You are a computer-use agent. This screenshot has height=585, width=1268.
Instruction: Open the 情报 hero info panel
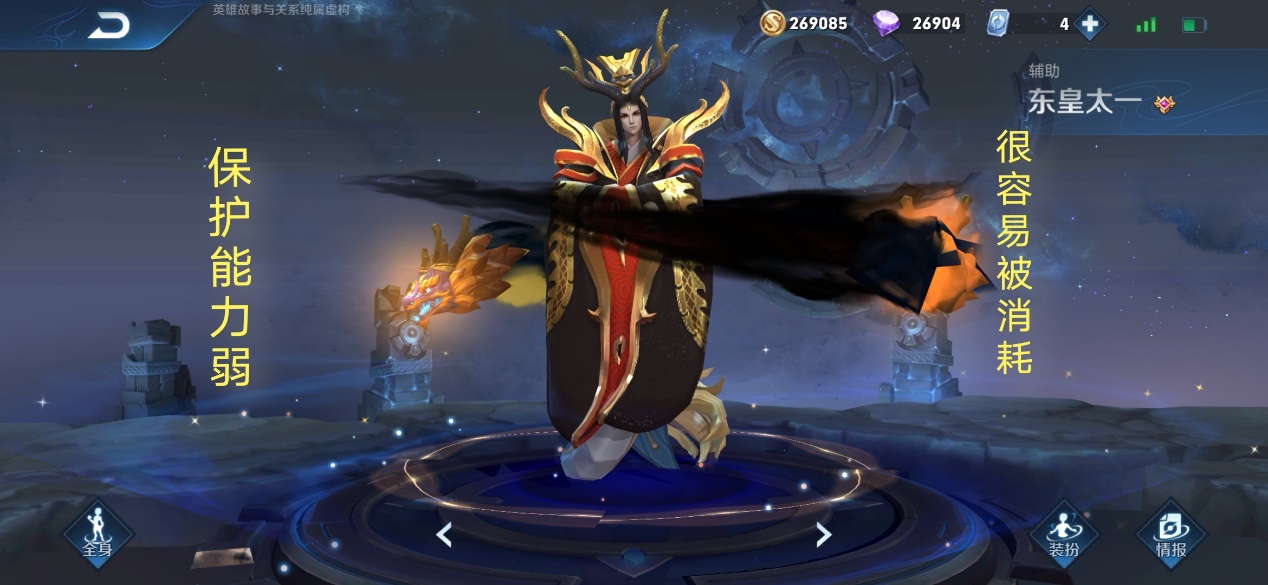coord(1170,533)
